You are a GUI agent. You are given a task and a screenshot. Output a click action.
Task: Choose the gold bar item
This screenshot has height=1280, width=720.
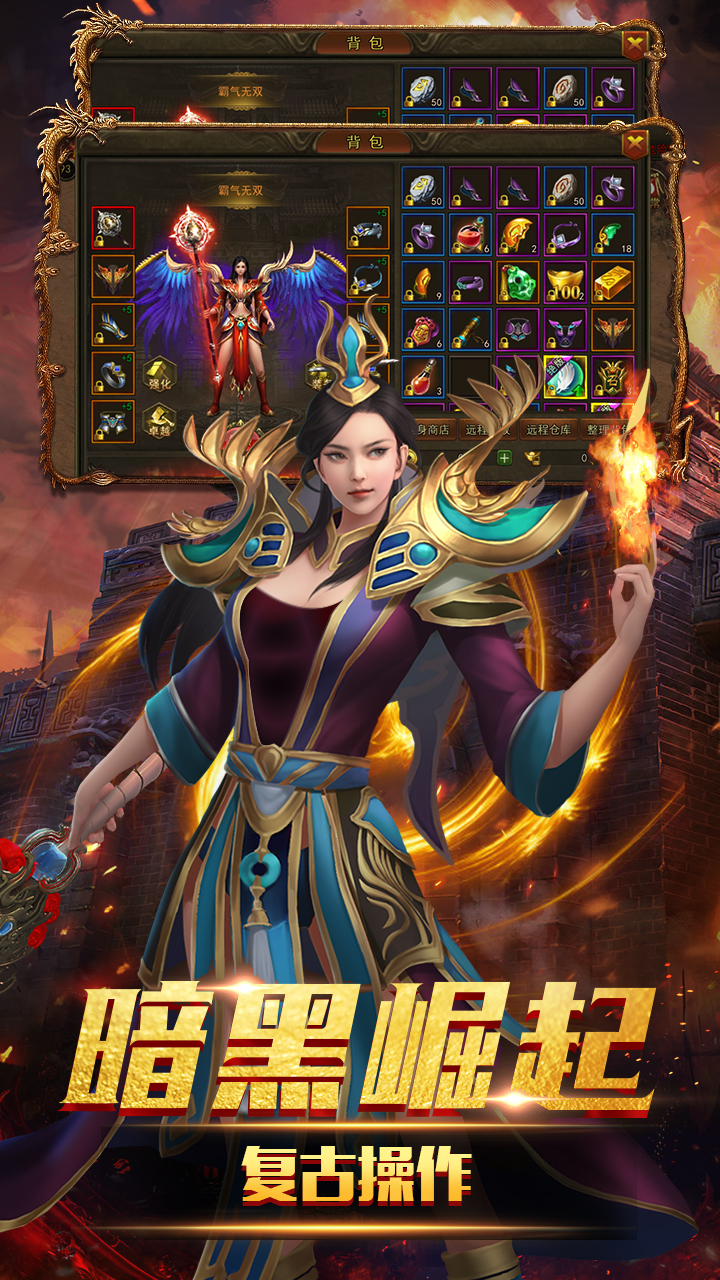click(x=613, y=283)
